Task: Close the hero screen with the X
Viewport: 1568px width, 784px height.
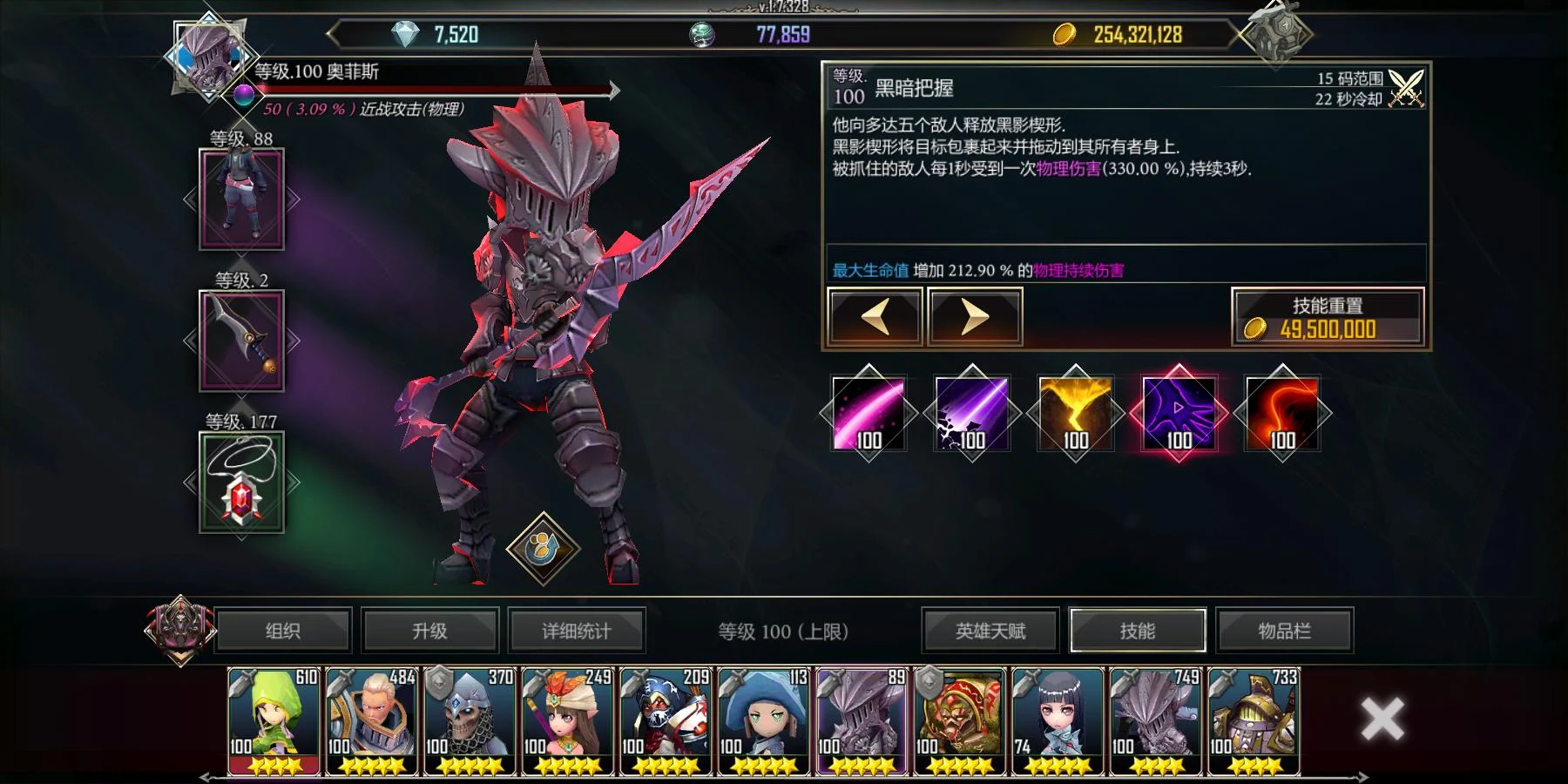Action: pos(1382,720)
